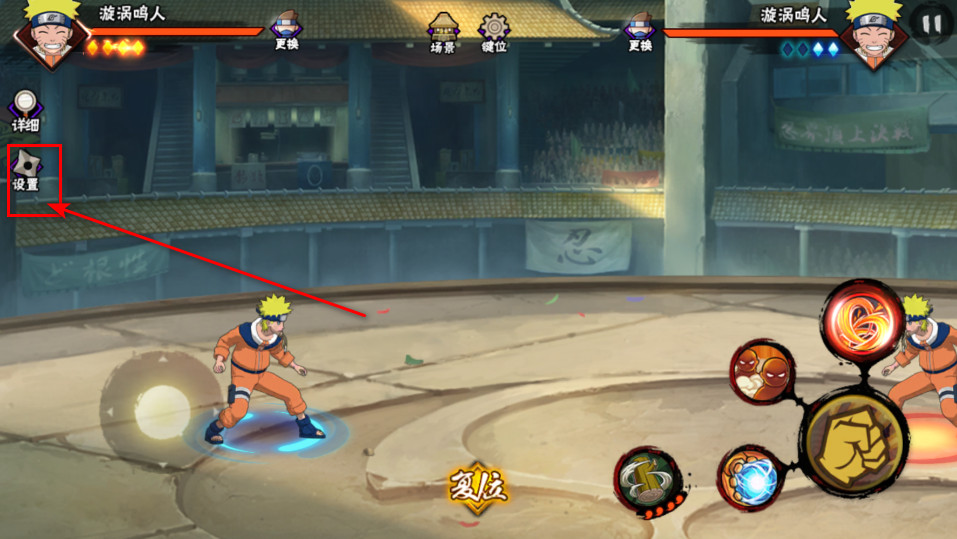Tap the 复位 reset position button
This screenshot has height=539, width=957.
pyautogui.click(x=478, y=487)
